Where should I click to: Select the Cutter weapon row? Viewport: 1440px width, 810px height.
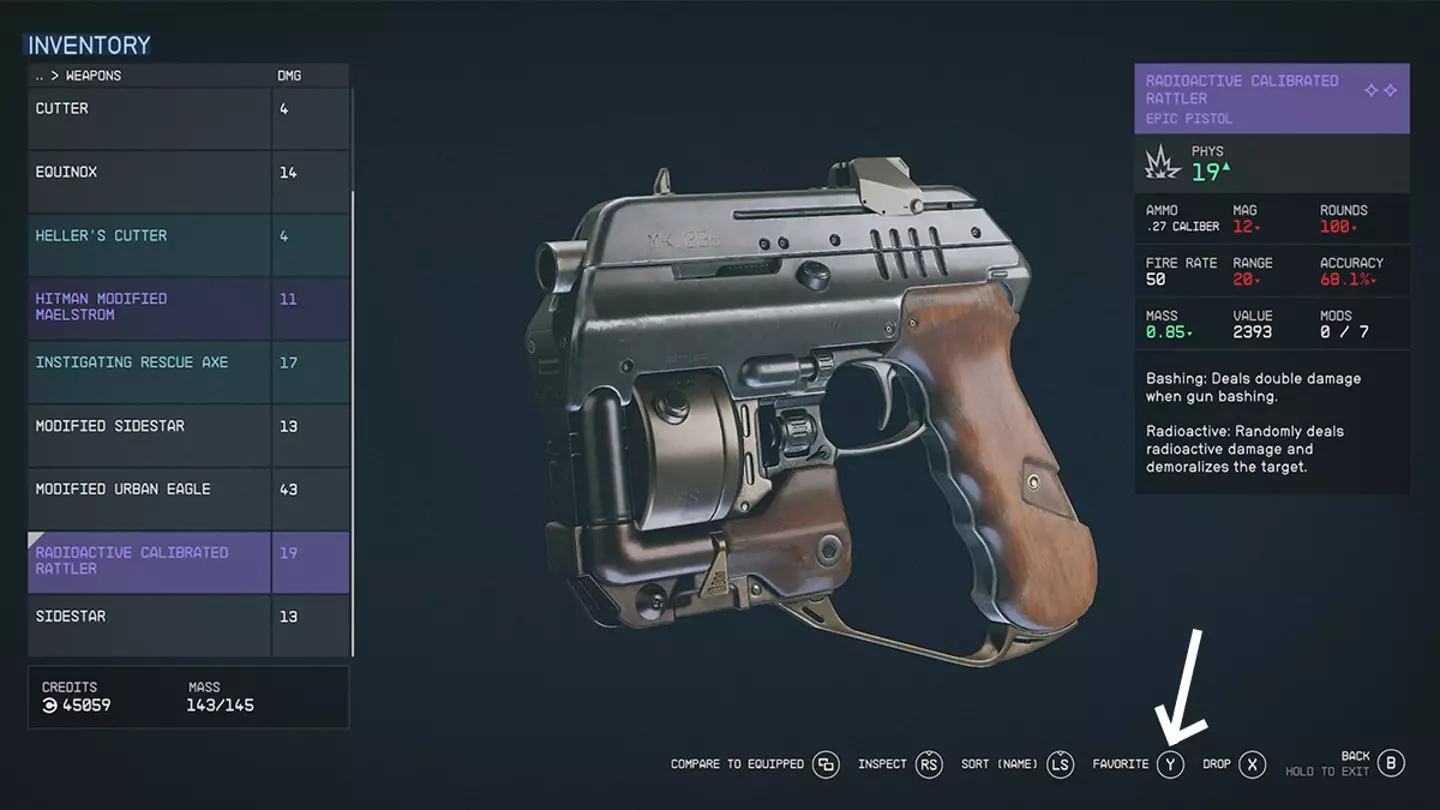coord(150,118)
